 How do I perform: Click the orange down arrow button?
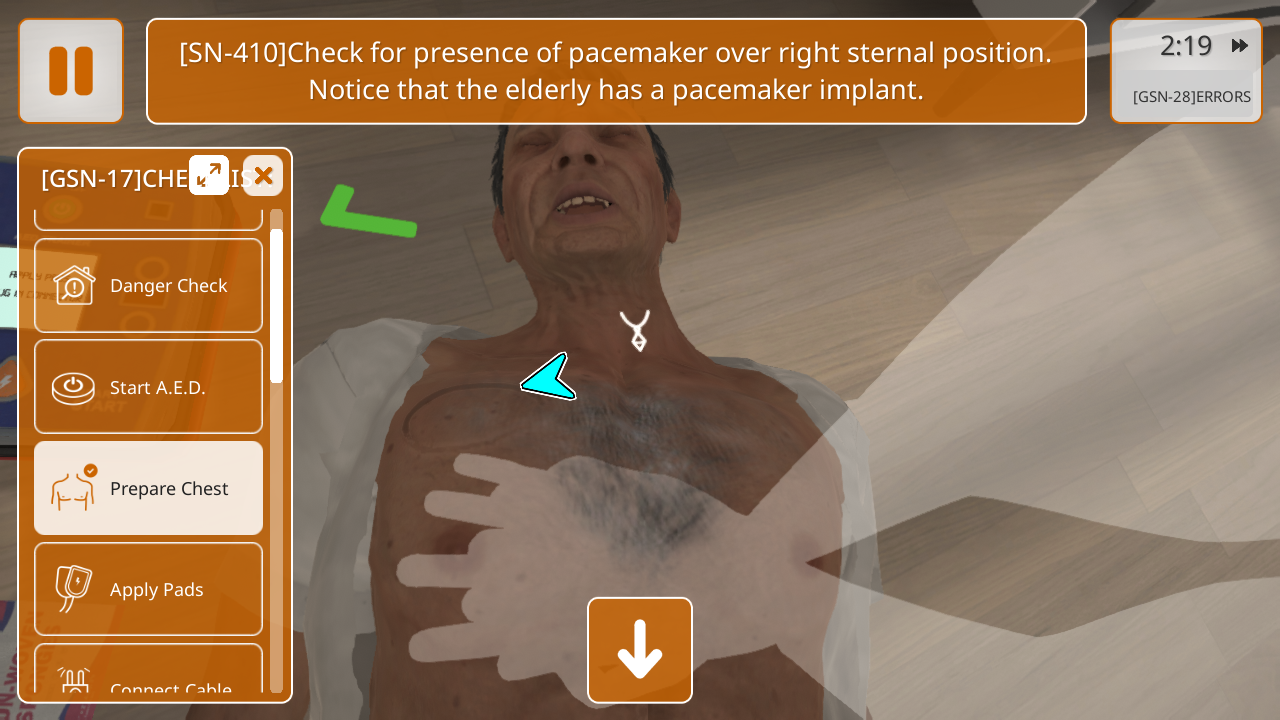pos(640,650)
